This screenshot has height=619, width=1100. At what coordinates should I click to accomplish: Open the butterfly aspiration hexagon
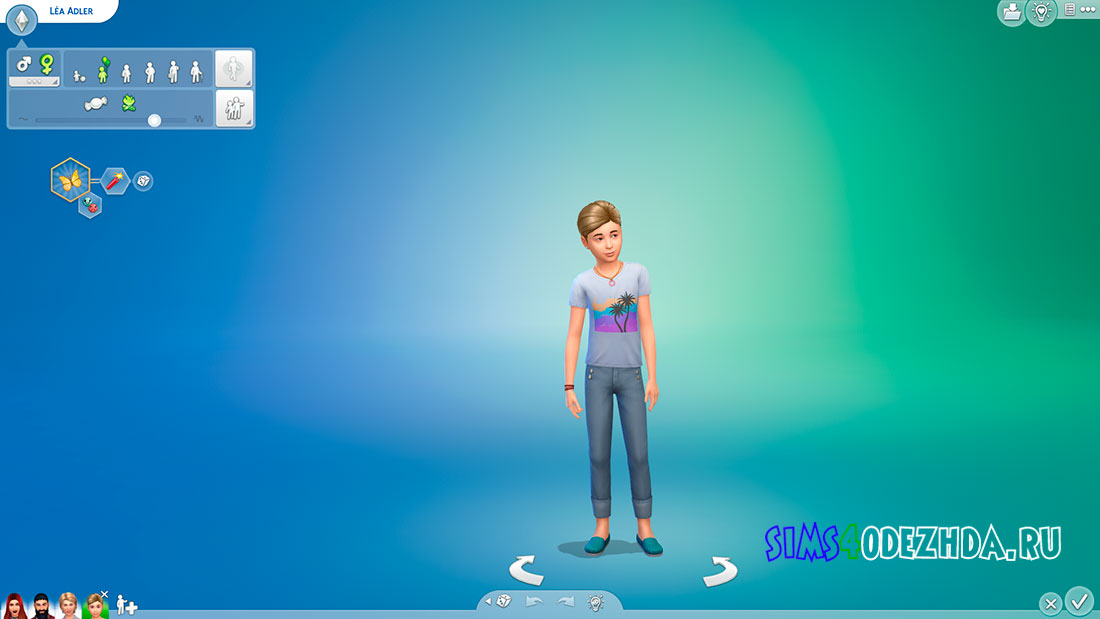point(70,180)
